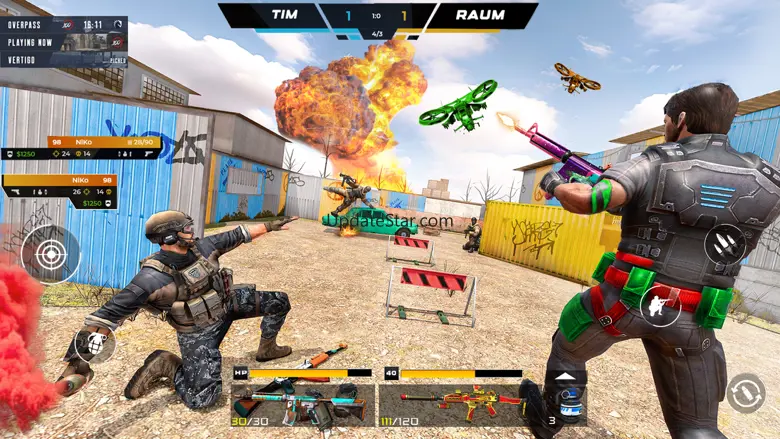Fire using the three-bullets button
Viewport: 780px width, 439px height.
pos(724,245)
